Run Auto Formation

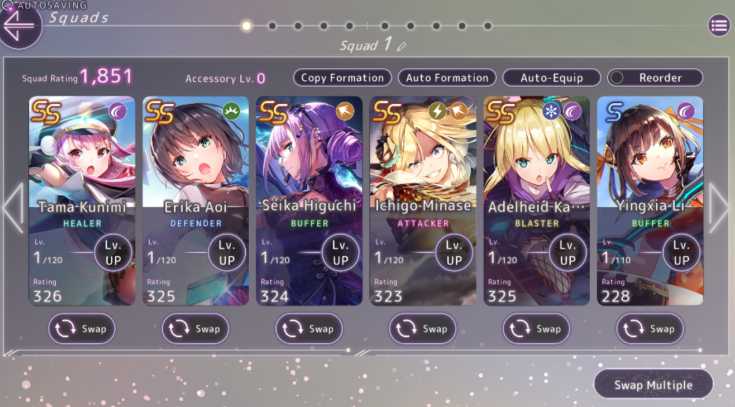446,78
